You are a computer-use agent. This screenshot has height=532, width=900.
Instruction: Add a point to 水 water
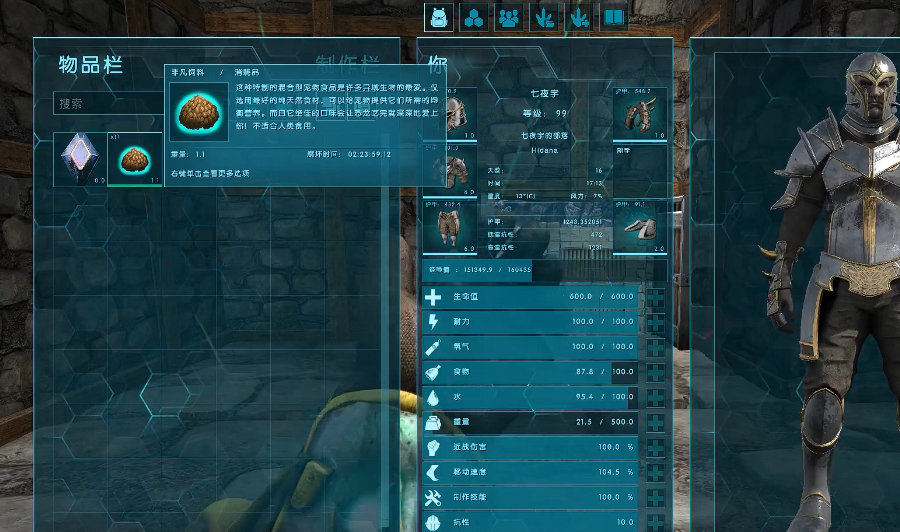click(655, 397)
